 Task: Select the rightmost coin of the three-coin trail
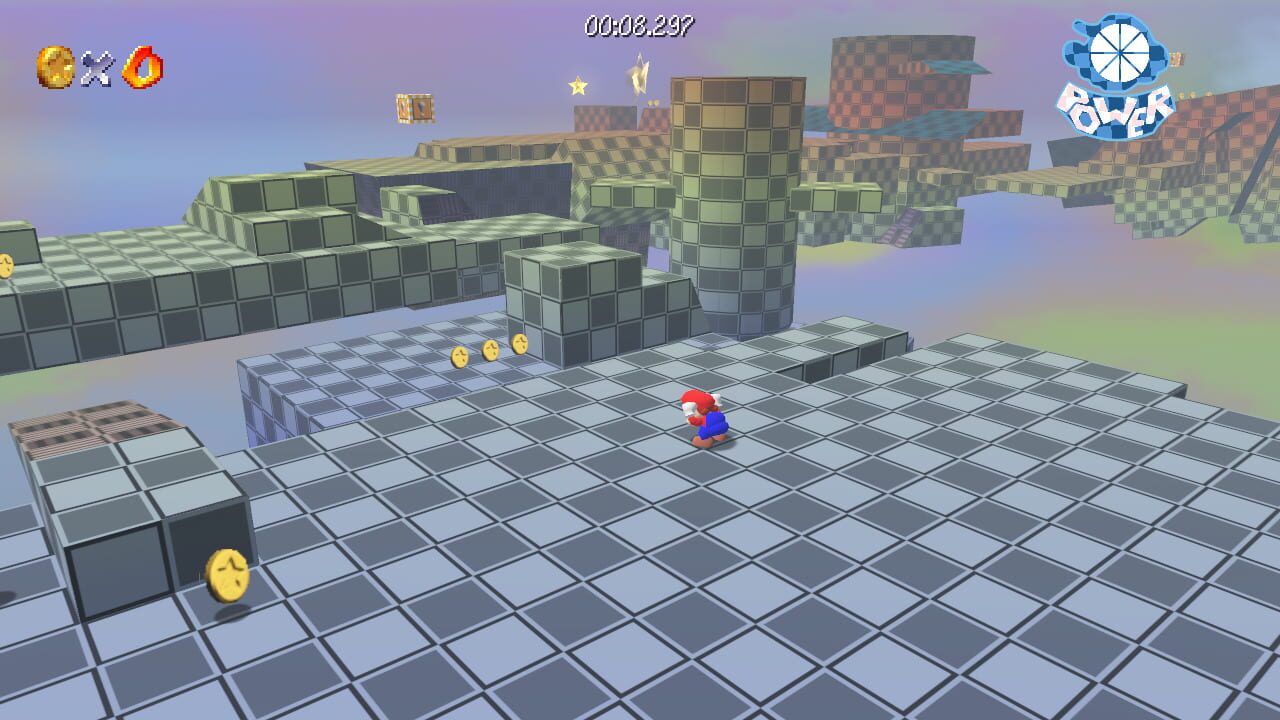(520, 346)
